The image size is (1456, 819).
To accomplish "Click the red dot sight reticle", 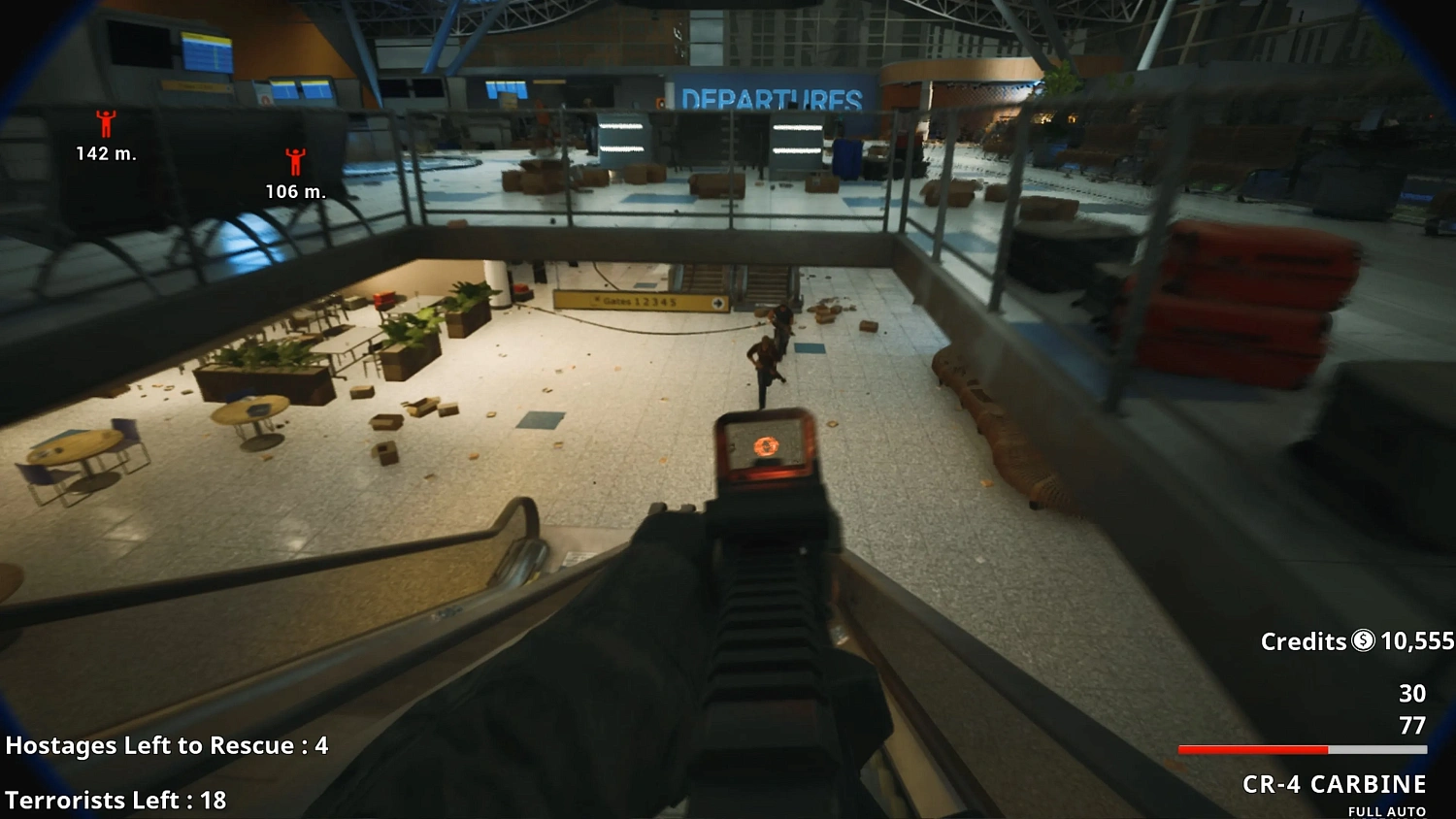I will [766, 446].
